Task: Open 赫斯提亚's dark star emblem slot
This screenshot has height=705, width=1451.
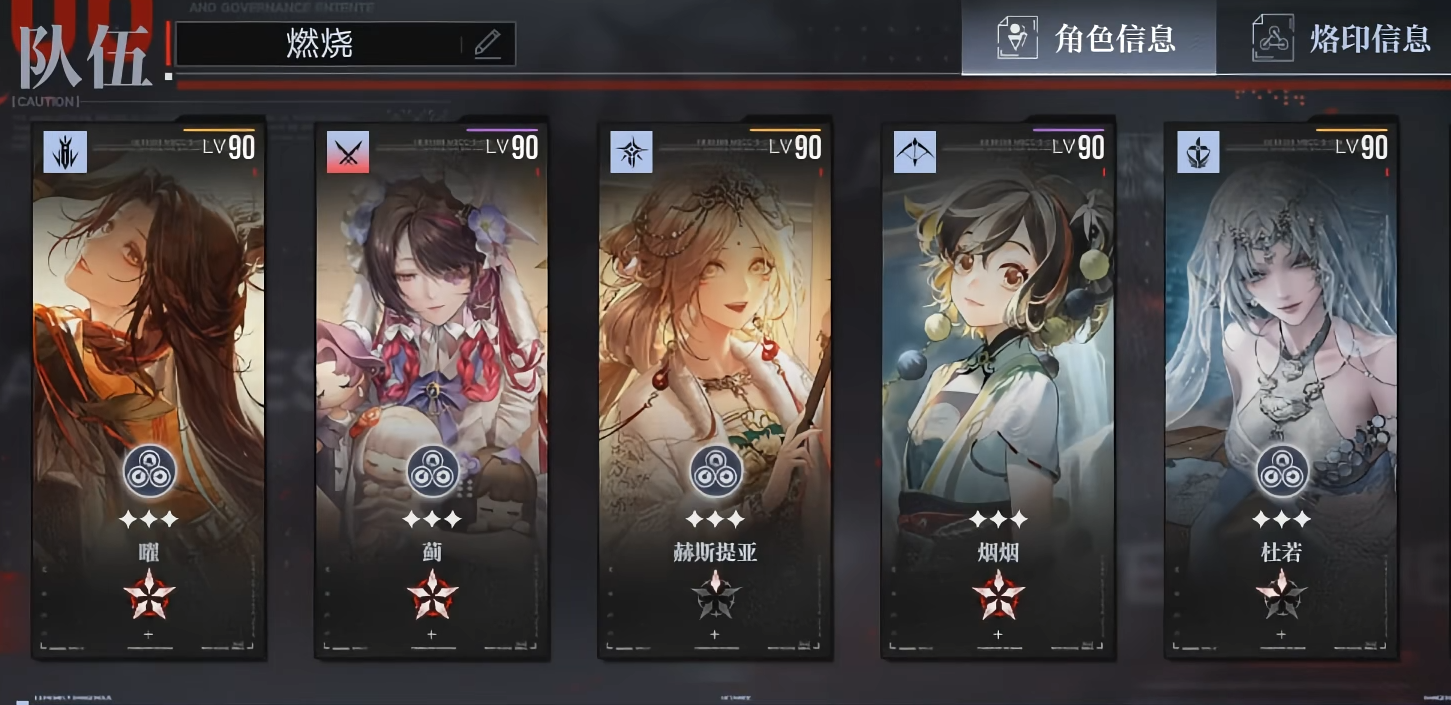Action: point(714,595)
